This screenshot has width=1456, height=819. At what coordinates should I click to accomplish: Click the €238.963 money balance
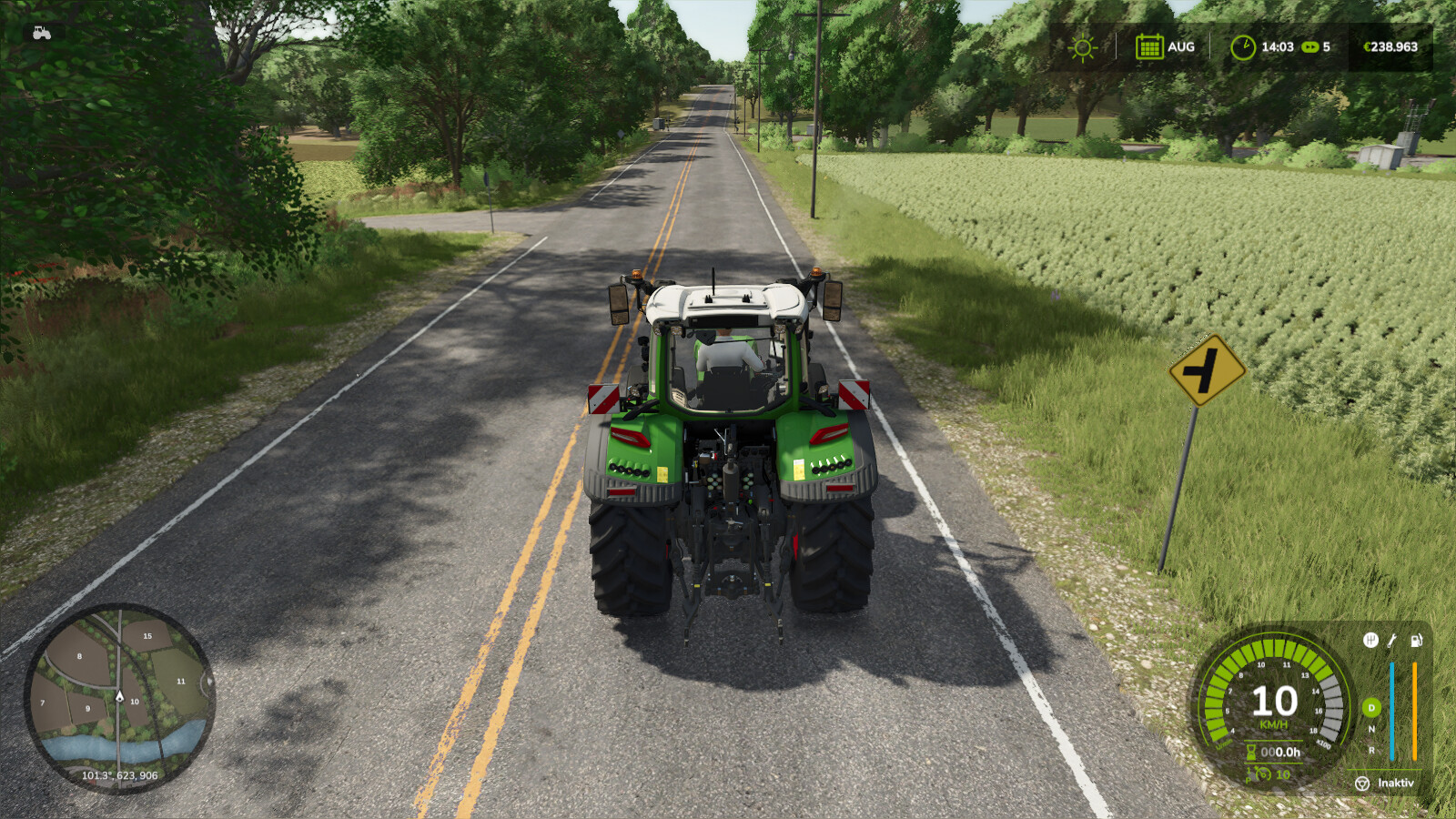pos(1390,46)
